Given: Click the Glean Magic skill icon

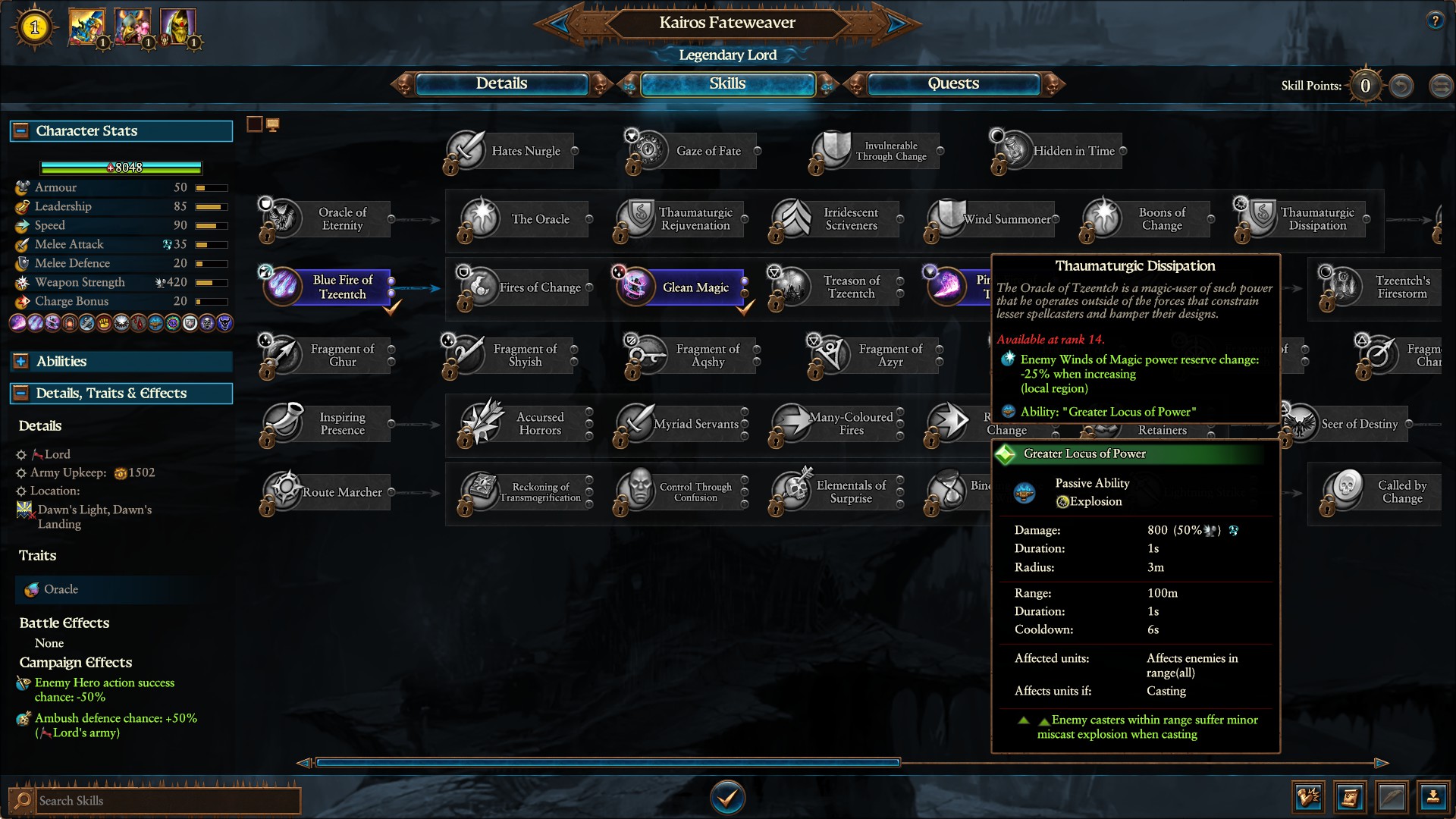Looking at the screenshot, I should click(637, 287).
